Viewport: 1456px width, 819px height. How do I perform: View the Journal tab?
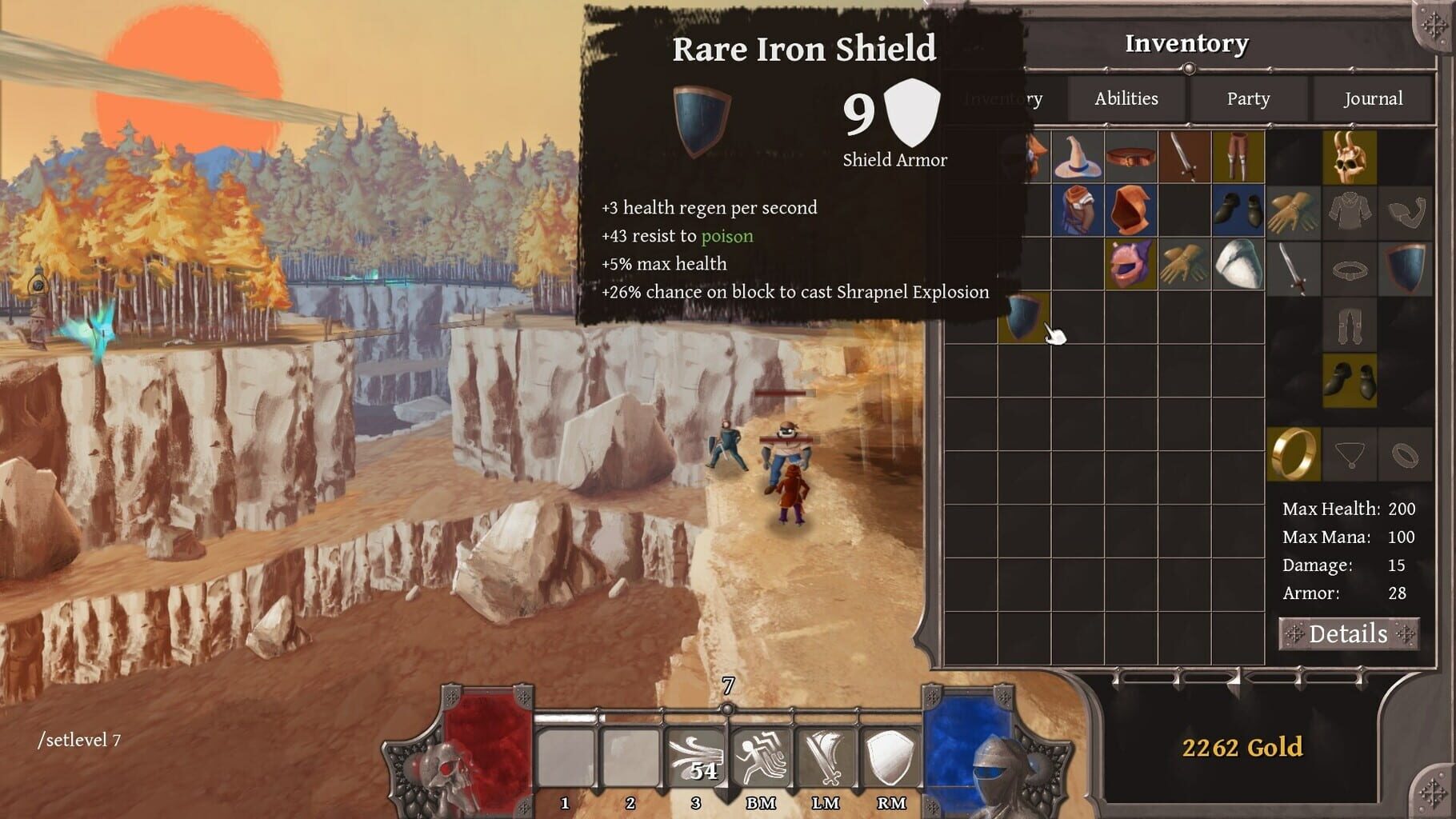(x=1374, y=98)
